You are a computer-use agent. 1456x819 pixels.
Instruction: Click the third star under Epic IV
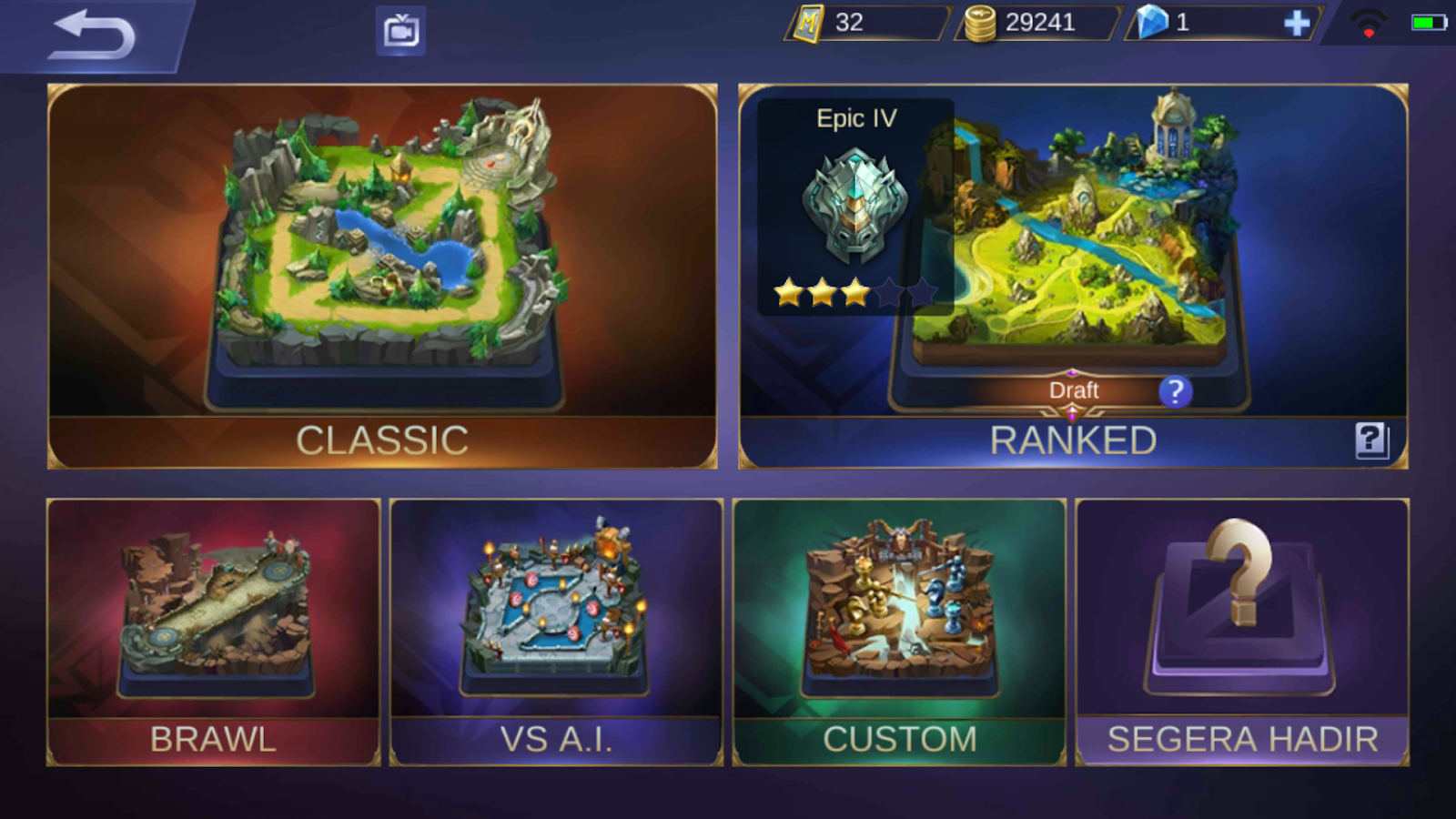click(857, 293)
